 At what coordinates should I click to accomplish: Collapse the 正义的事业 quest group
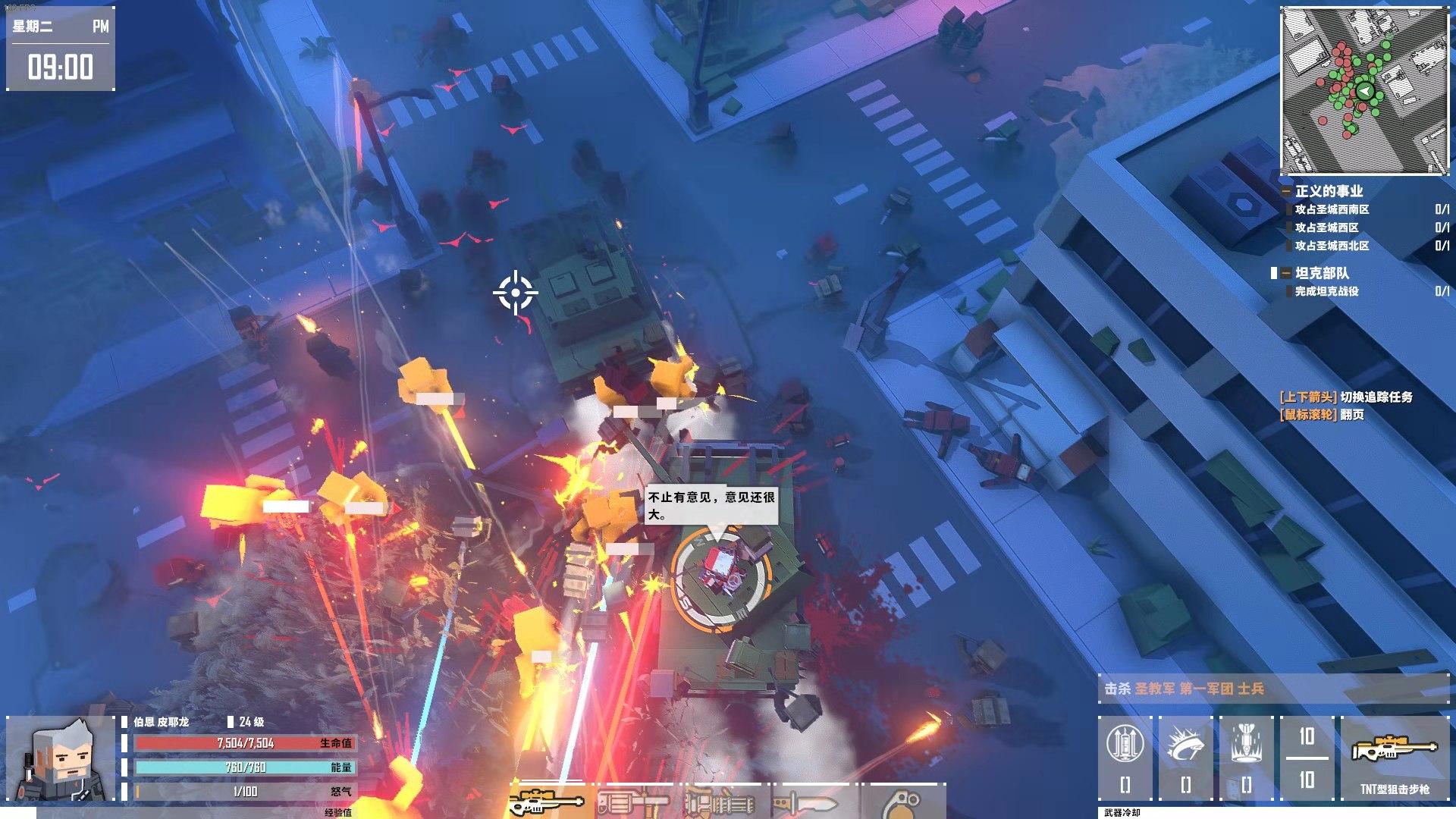1286,192
